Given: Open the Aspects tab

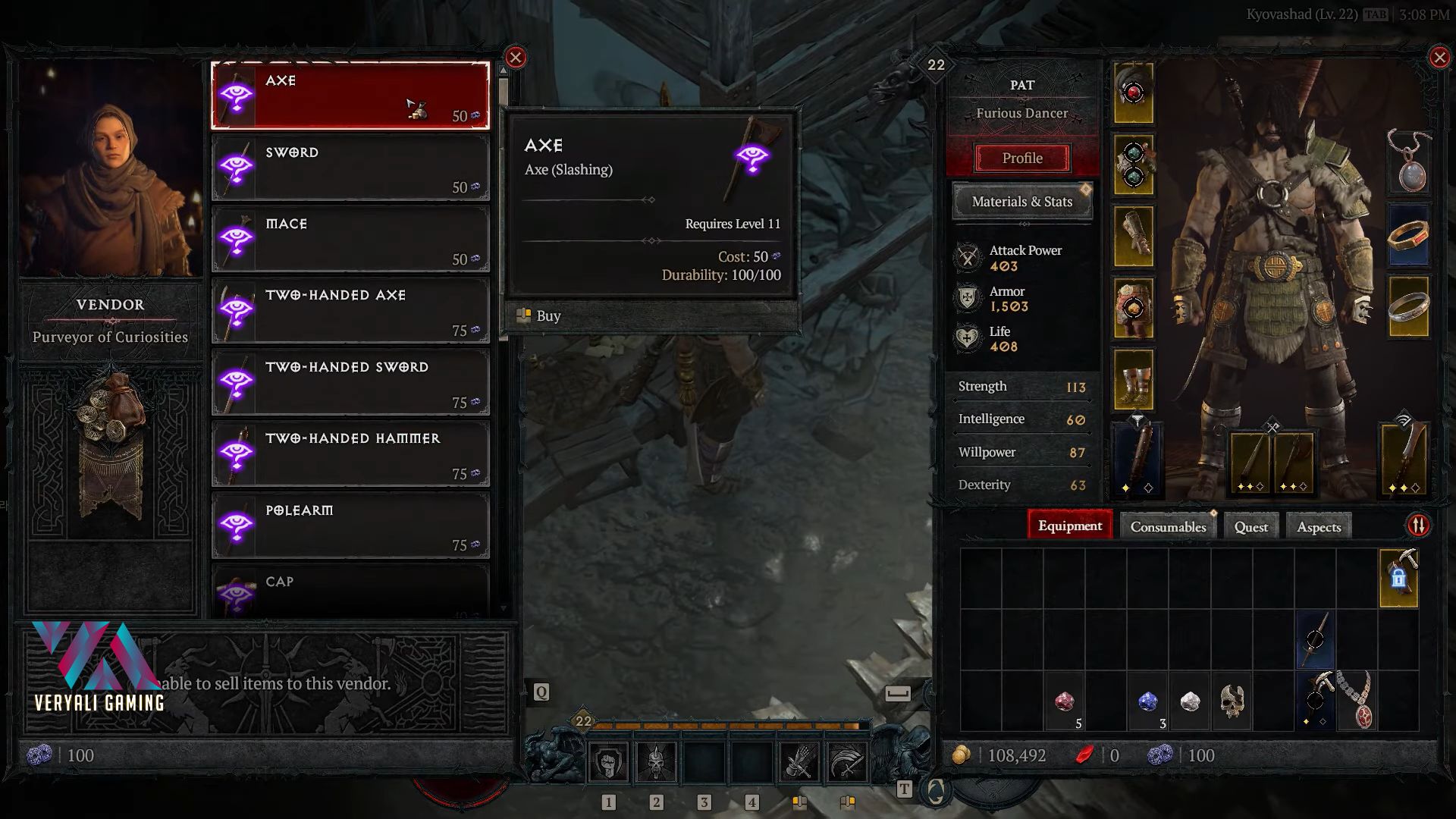Looking at the screenshot, I should click(x=1319, y=527).
